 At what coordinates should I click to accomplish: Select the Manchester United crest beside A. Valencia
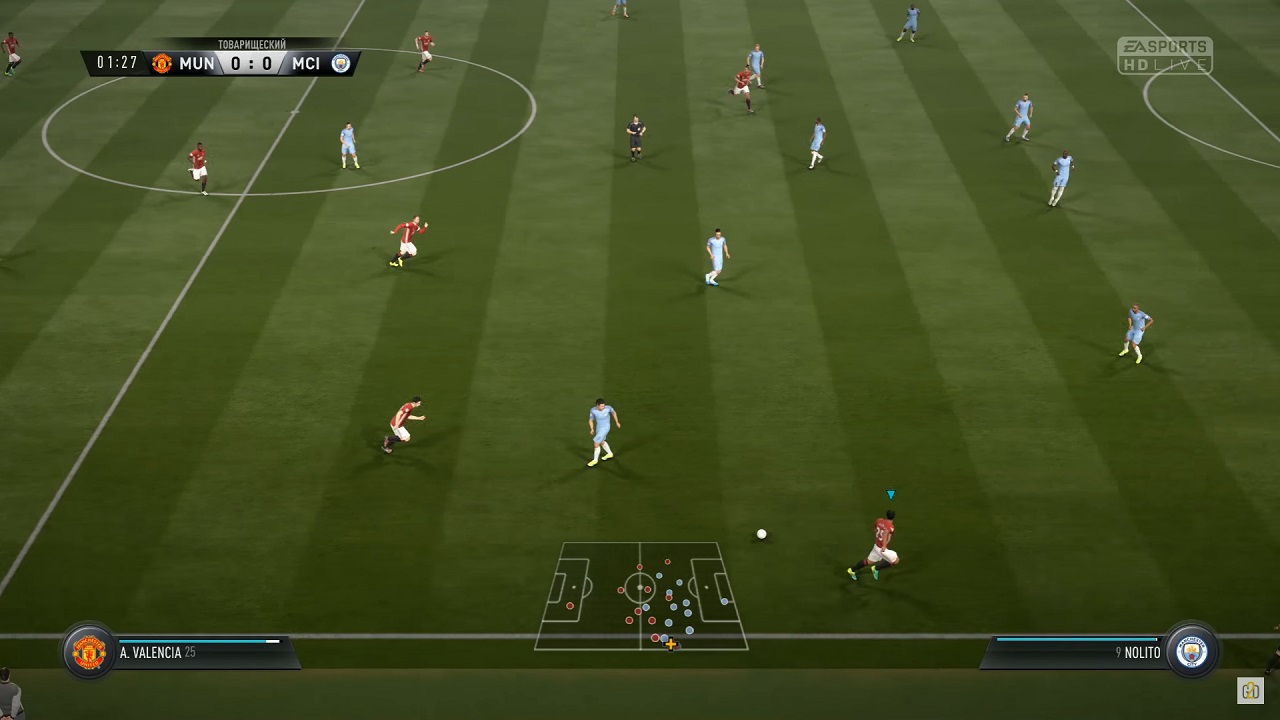[89, 652]
